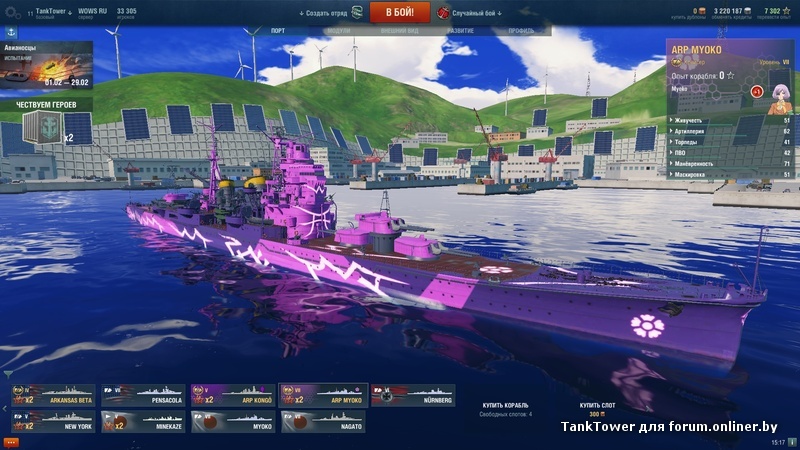
Task: Select the ARP Kongo ship slot
Action: pos(232,396)
